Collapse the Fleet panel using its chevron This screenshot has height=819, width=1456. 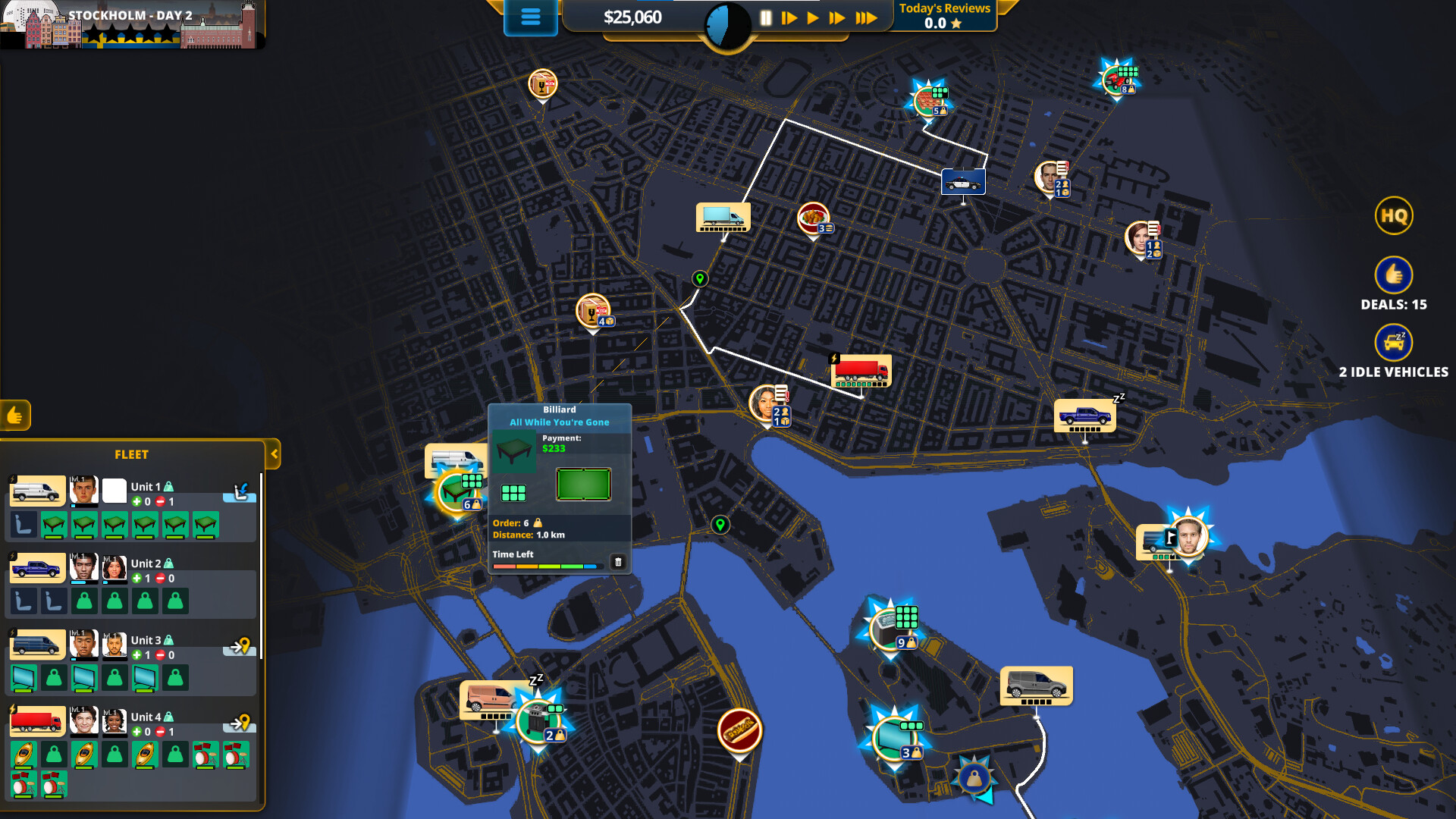pos(273,454)
